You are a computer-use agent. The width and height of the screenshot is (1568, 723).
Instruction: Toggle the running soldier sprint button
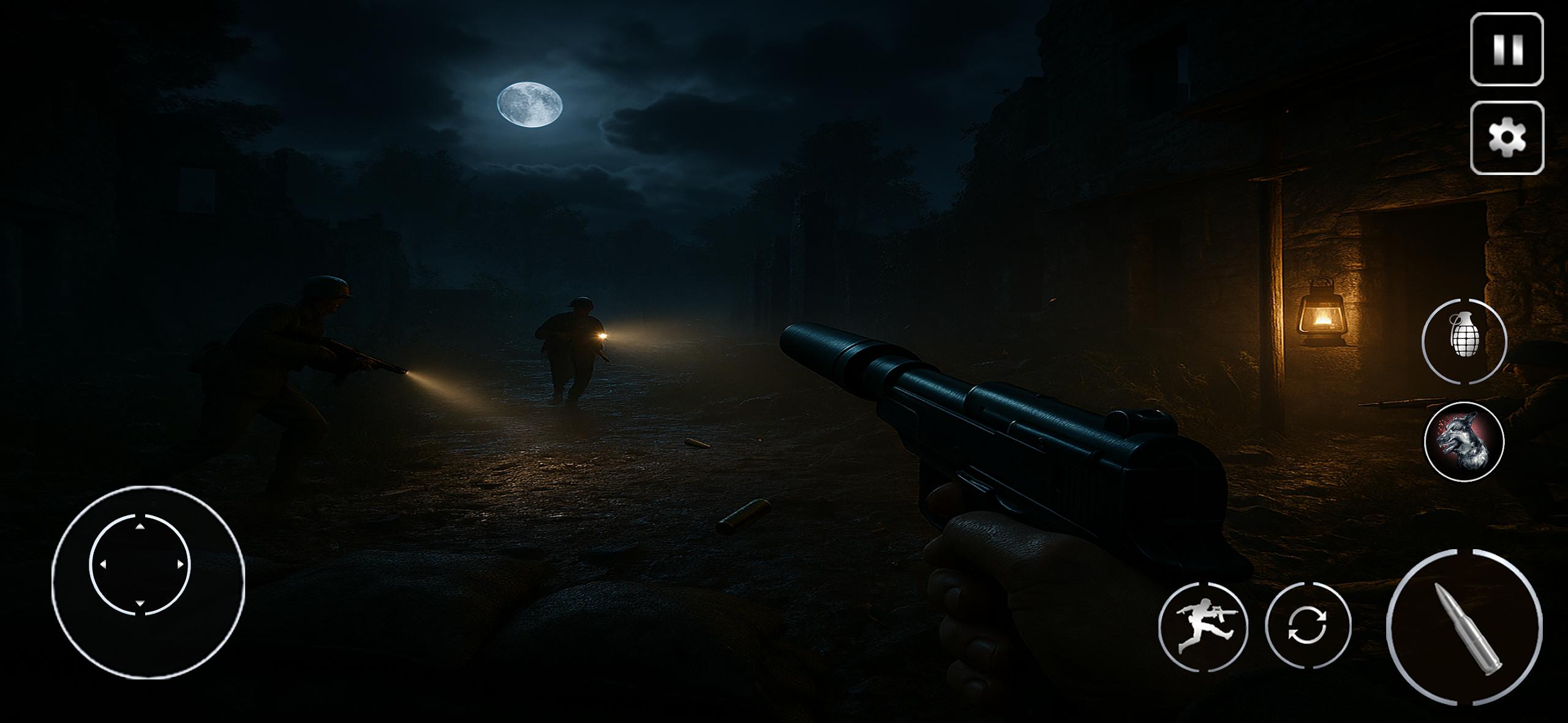click(x=1203, y=626)
